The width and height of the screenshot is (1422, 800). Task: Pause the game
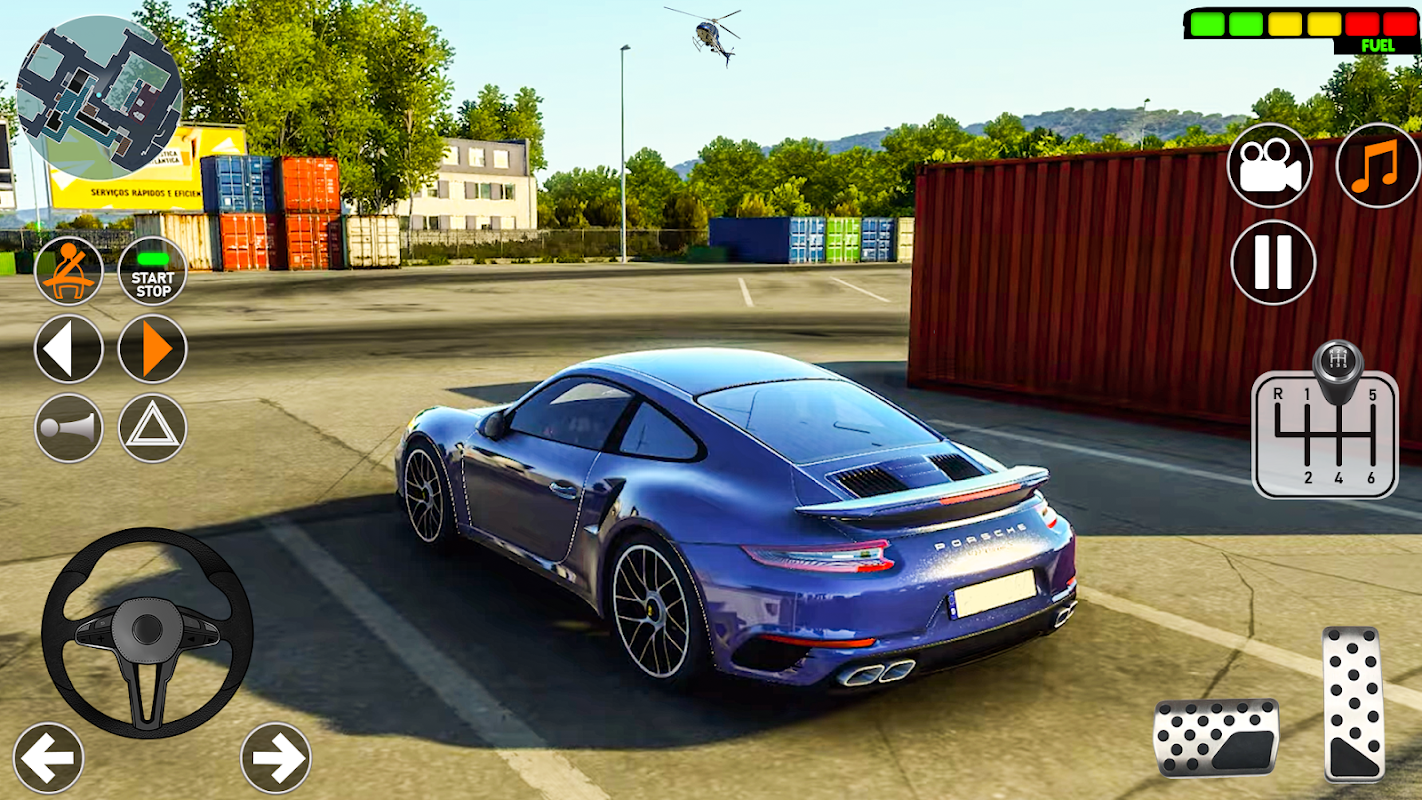[1273, 262]
